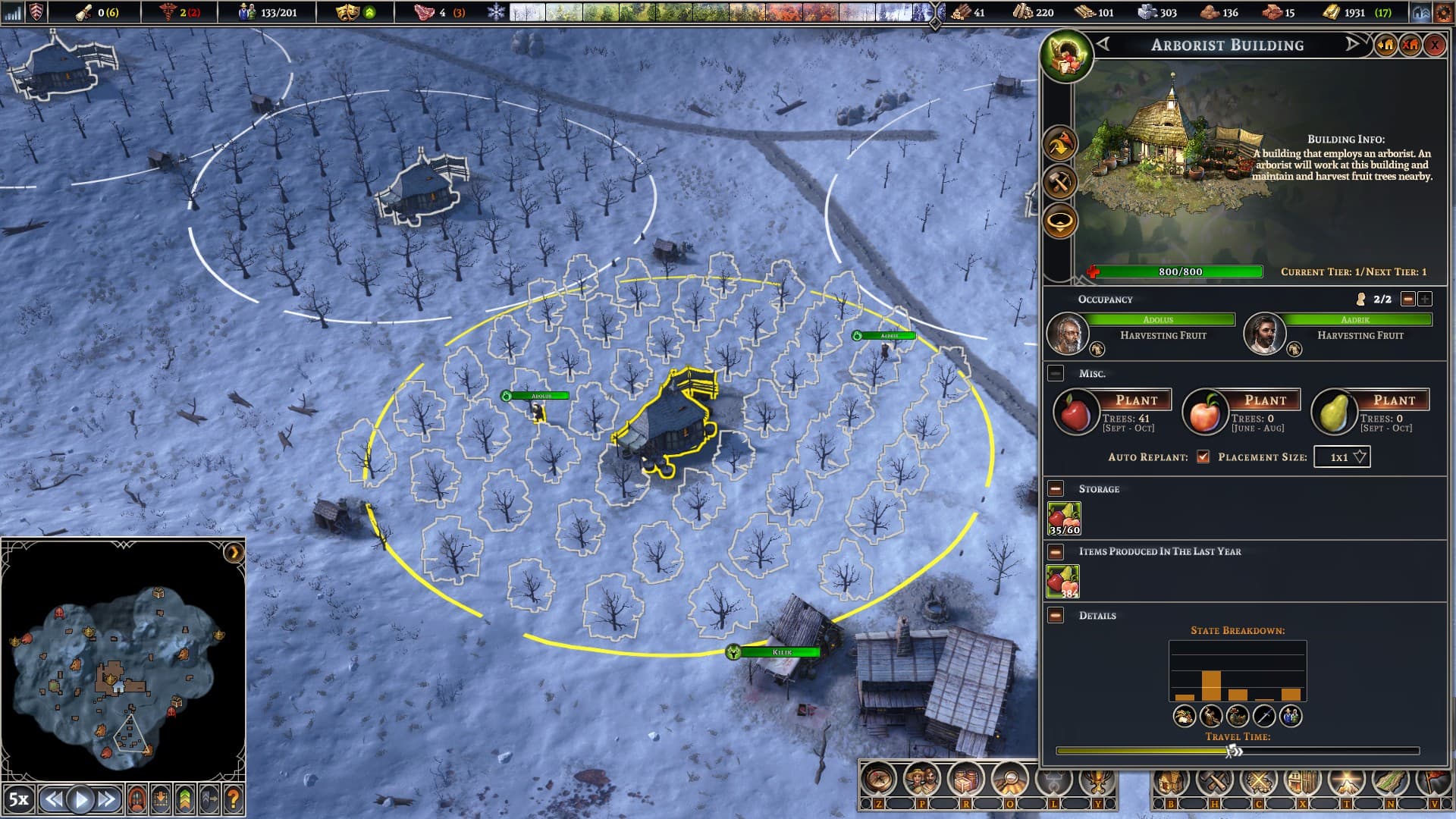Open help with the question mark icon
1456x819 pixels.
(234, 799)
